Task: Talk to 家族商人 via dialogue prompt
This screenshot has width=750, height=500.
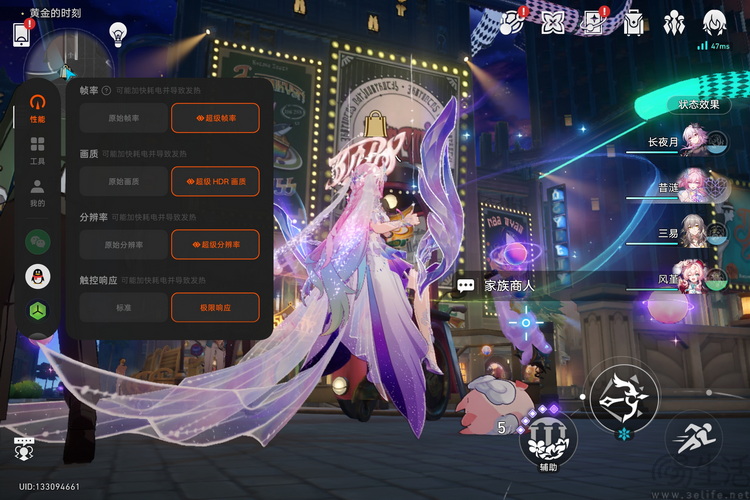Action: 498,286
